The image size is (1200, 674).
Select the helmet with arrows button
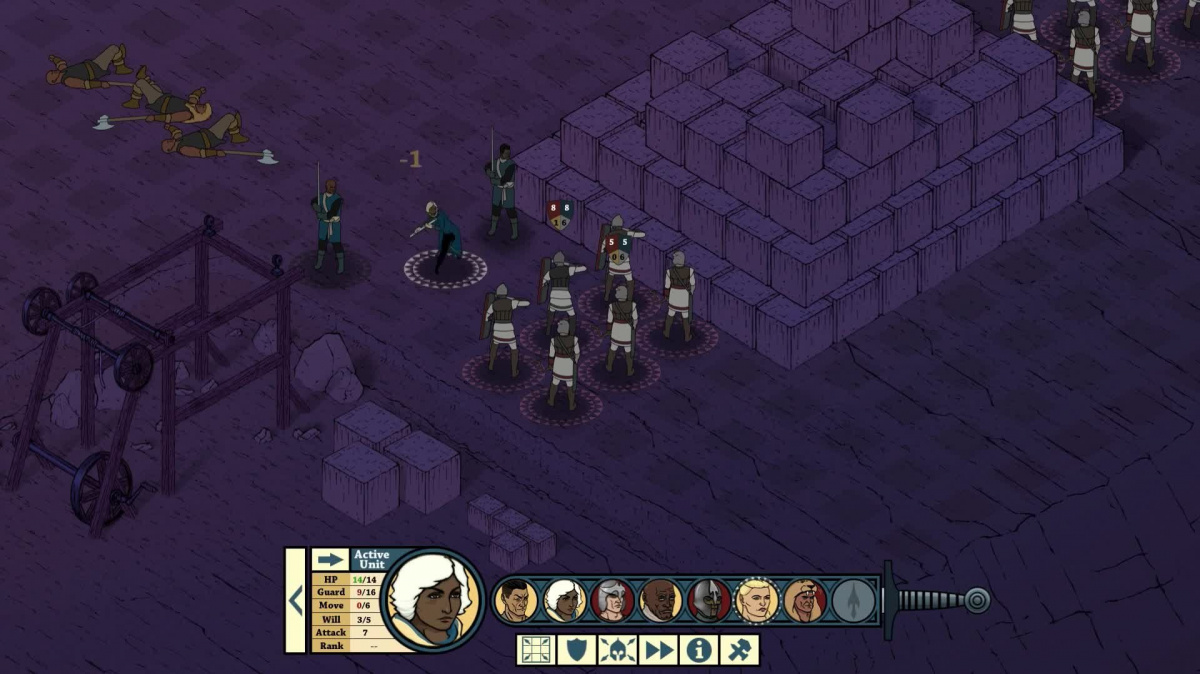617,650
